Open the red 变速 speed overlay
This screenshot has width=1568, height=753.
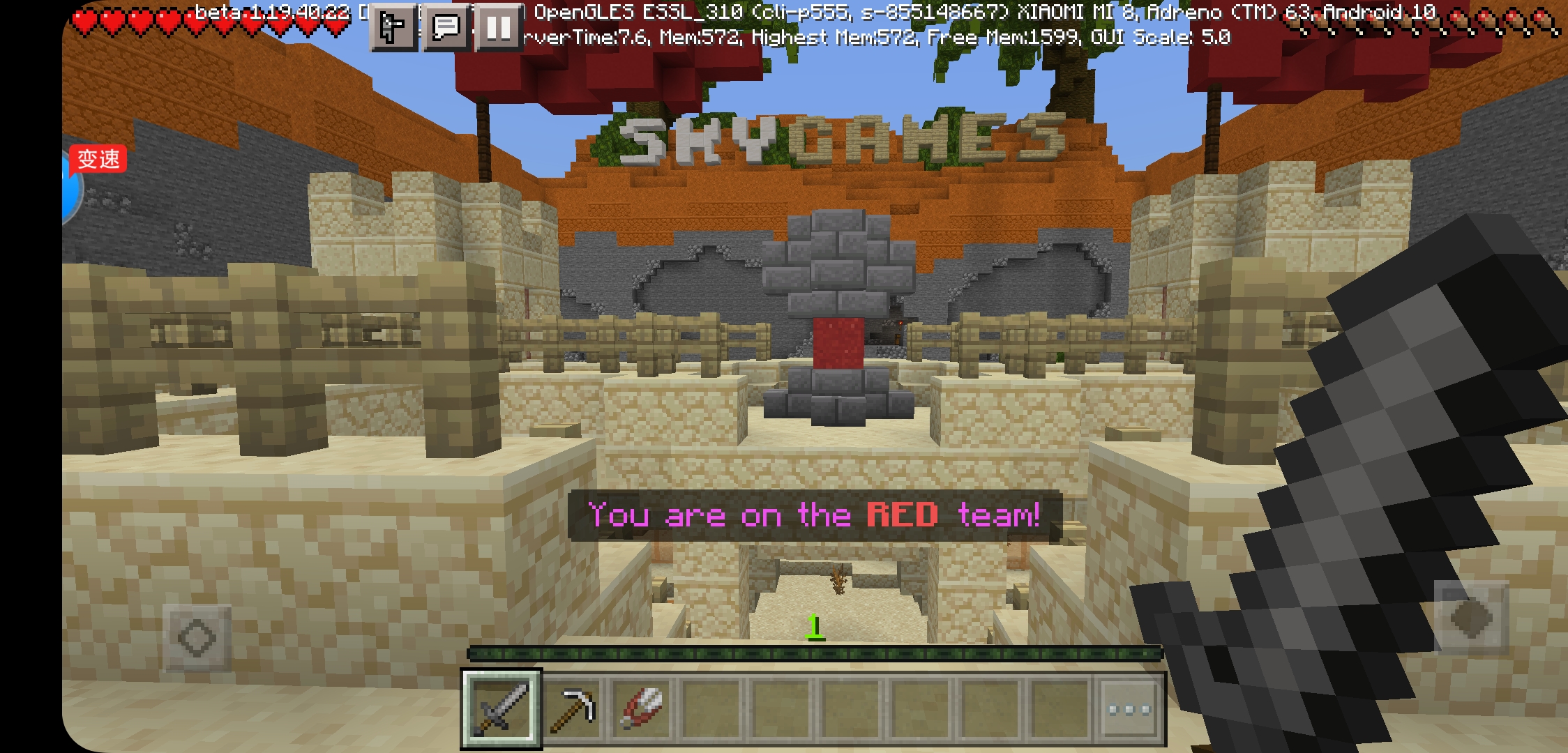[98, 160]
